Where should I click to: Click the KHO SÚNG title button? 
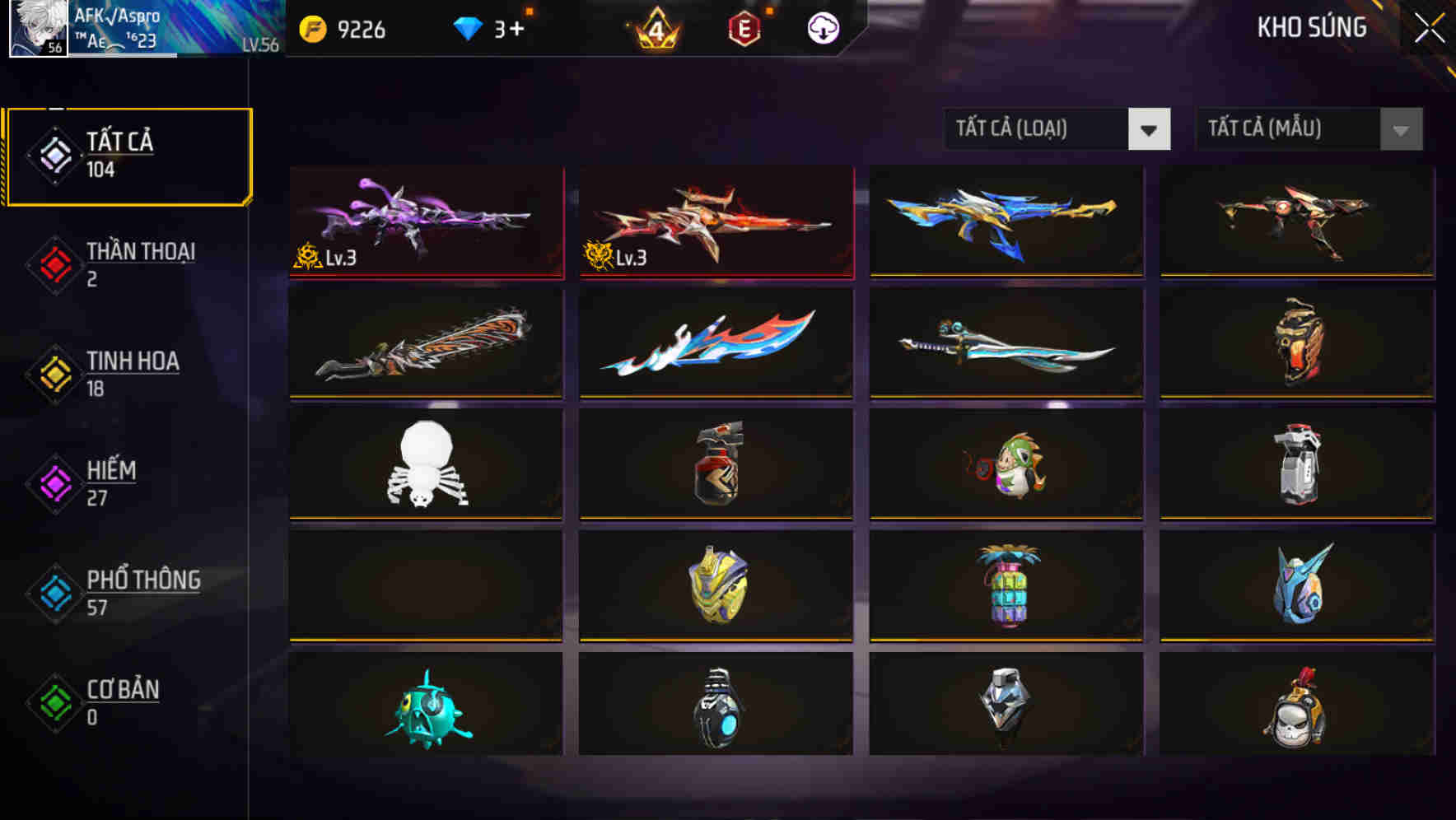click(x=1312, y=27)
